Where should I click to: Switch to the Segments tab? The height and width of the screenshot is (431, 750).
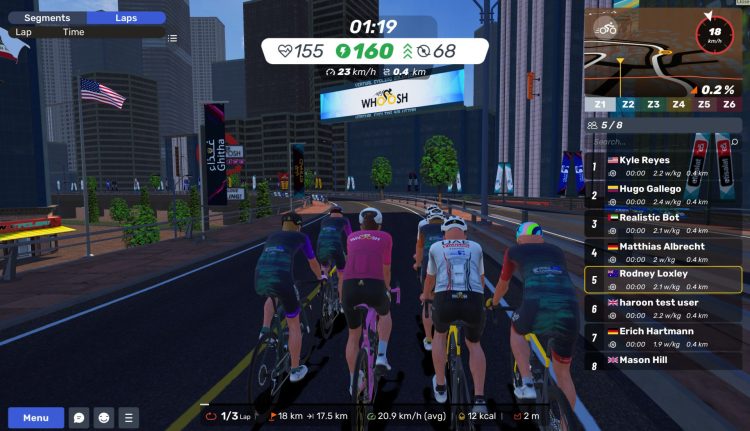[x=47, y=18]
